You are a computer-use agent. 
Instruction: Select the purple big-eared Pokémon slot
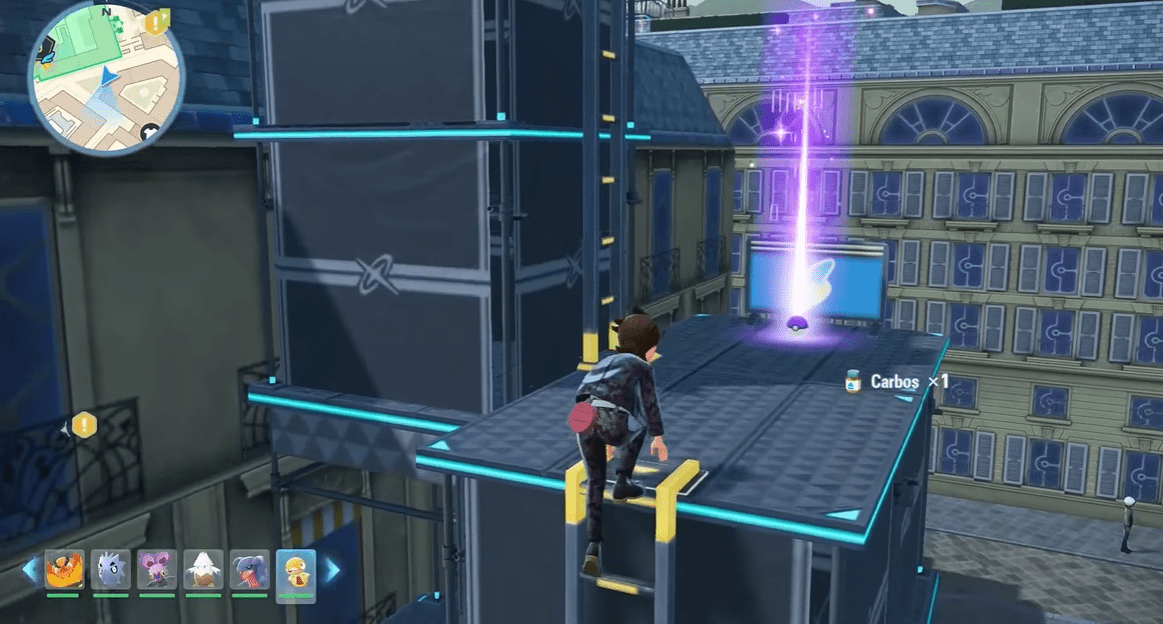tap(156, 570)
